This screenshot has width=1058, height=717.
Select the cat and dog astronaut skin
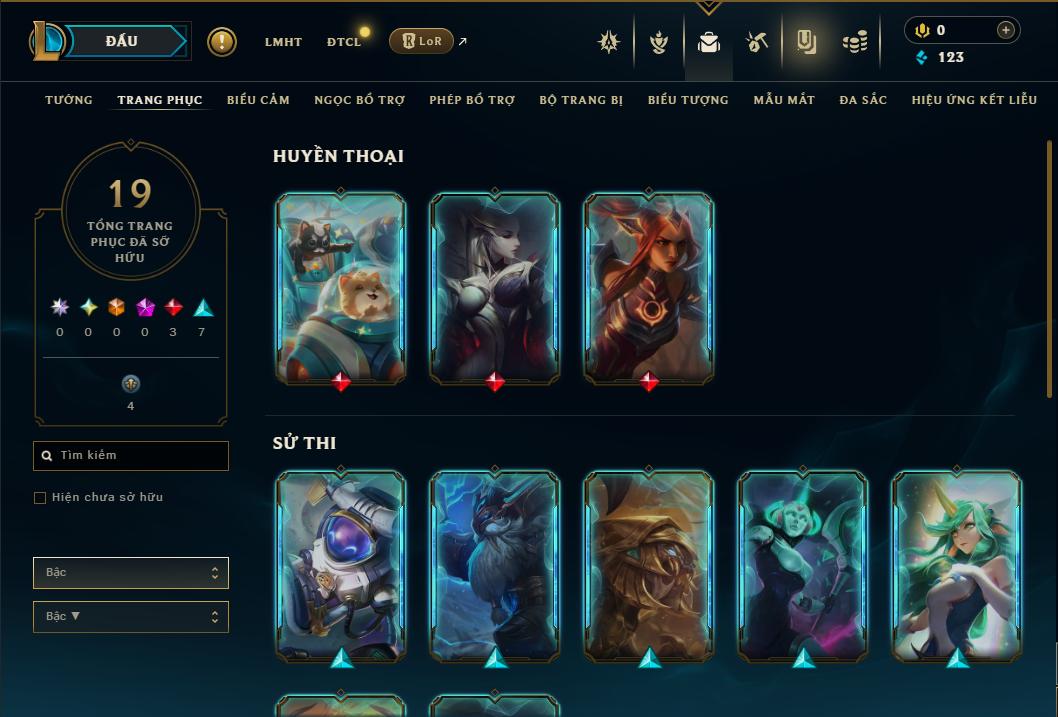[341, 287]
